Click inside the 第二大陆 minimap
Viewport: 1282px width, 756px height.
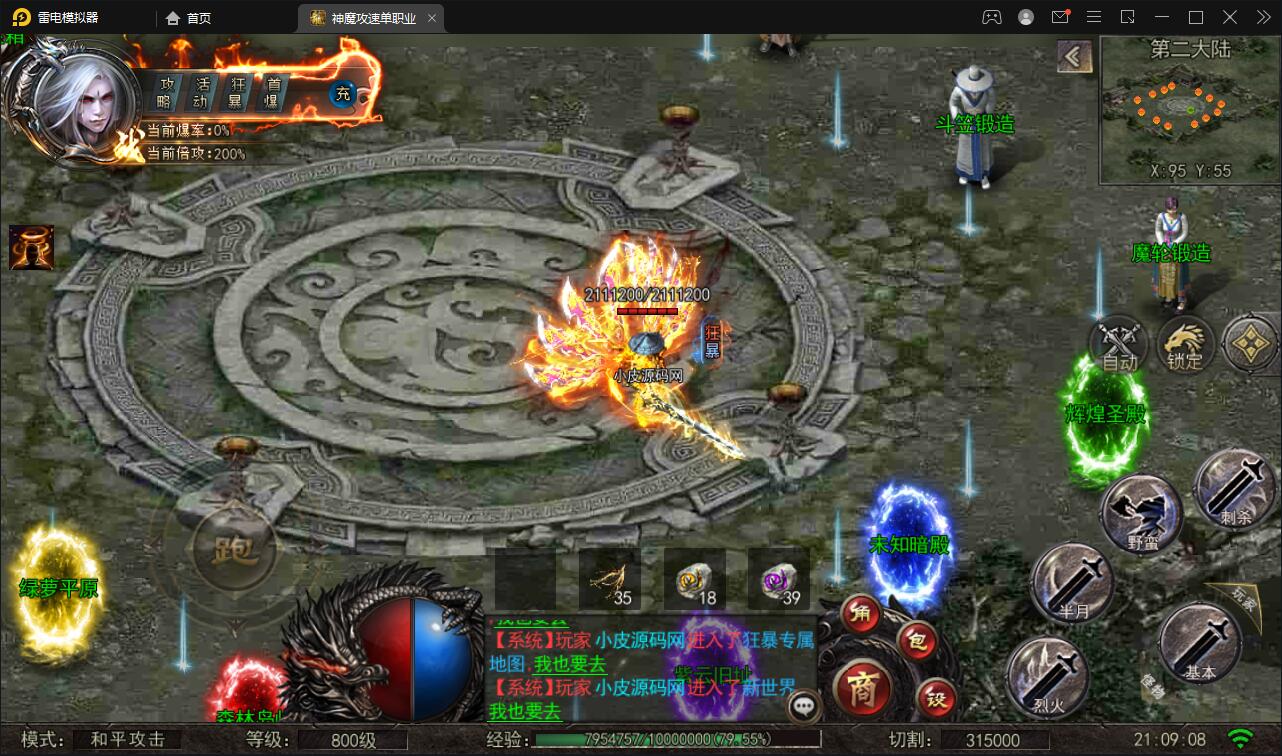coord(1188,110)
